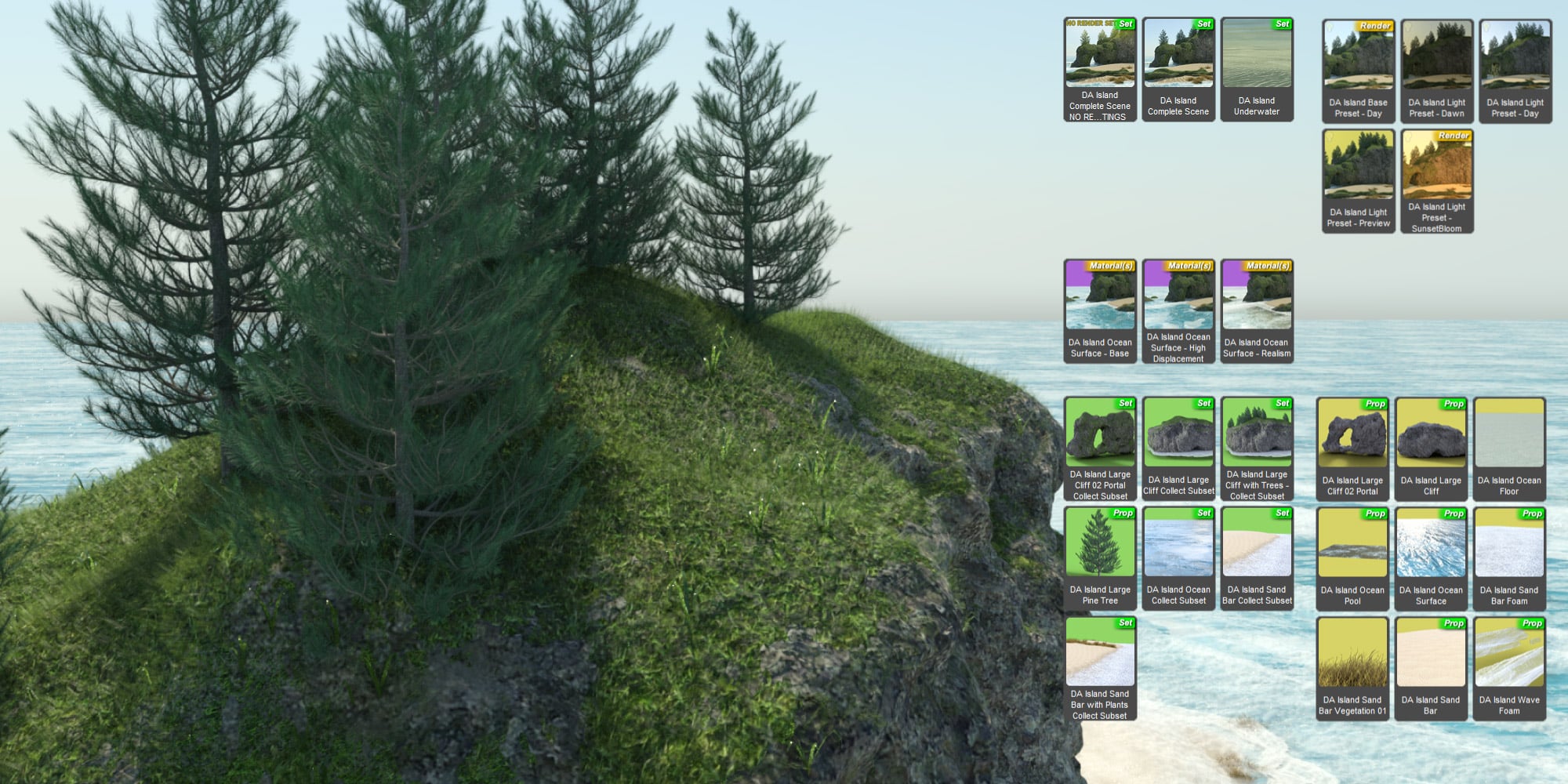Apply the DA Island Ocean Surface - Base material

click(1099, 306)
